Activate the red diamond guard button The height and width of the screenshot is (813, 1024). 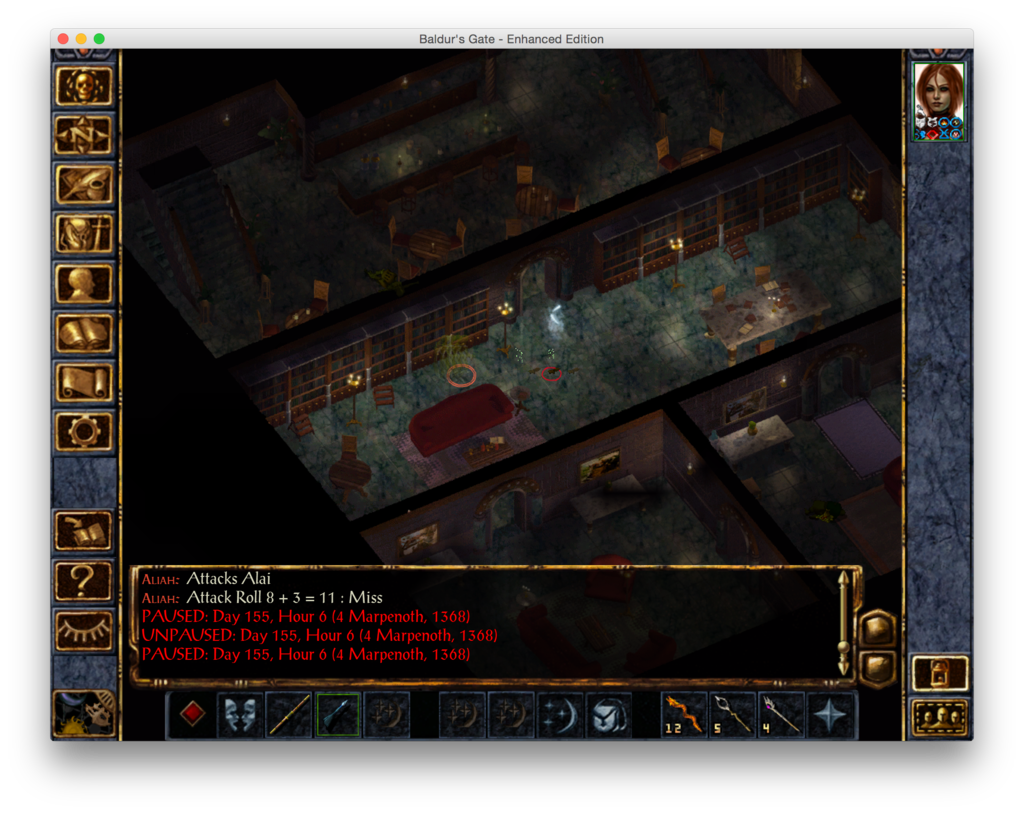coord(192,714)
